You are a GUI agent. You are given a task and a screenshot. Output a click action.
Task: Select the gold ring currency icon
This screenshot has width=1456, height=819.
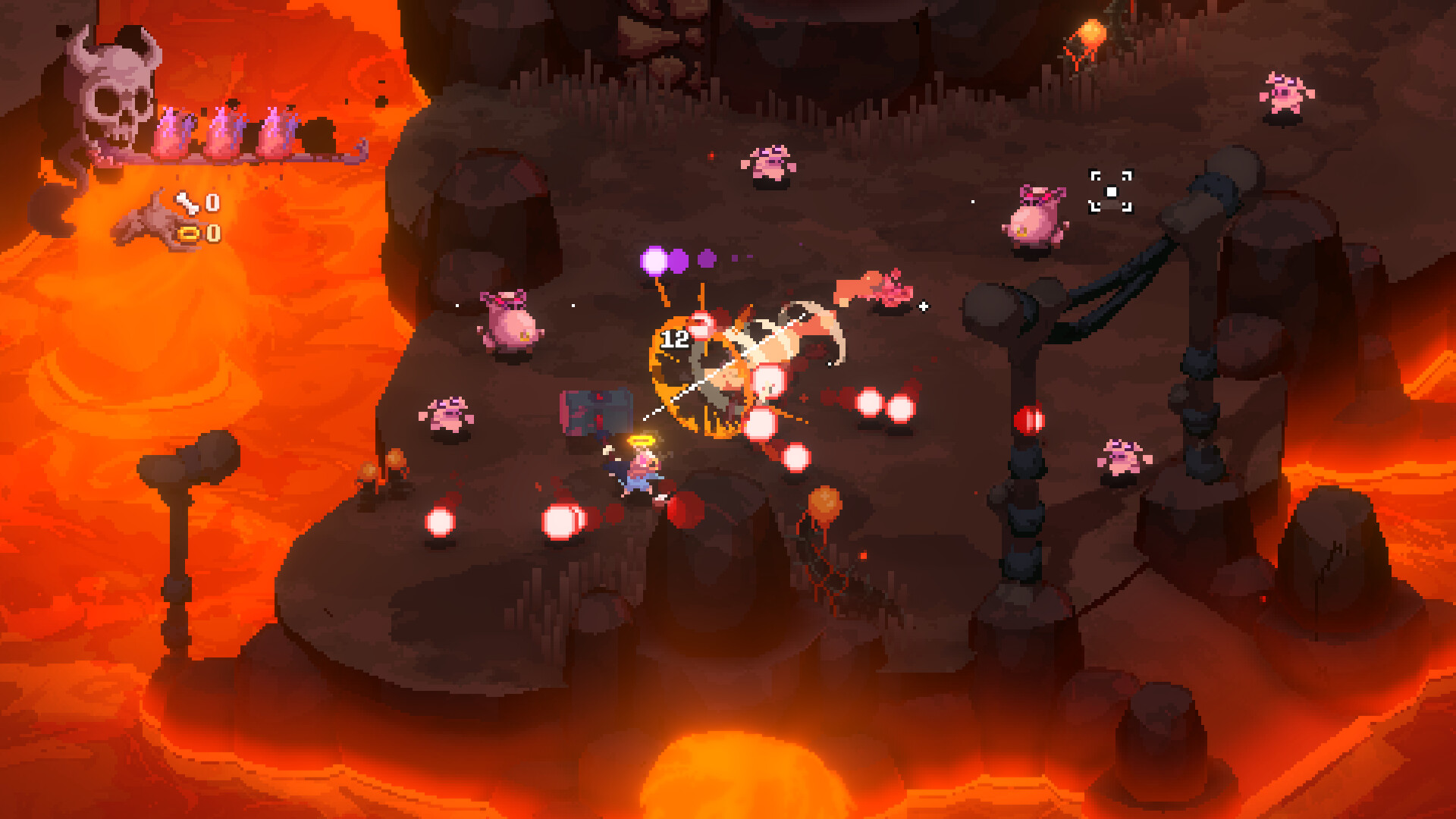click(189, 234)
